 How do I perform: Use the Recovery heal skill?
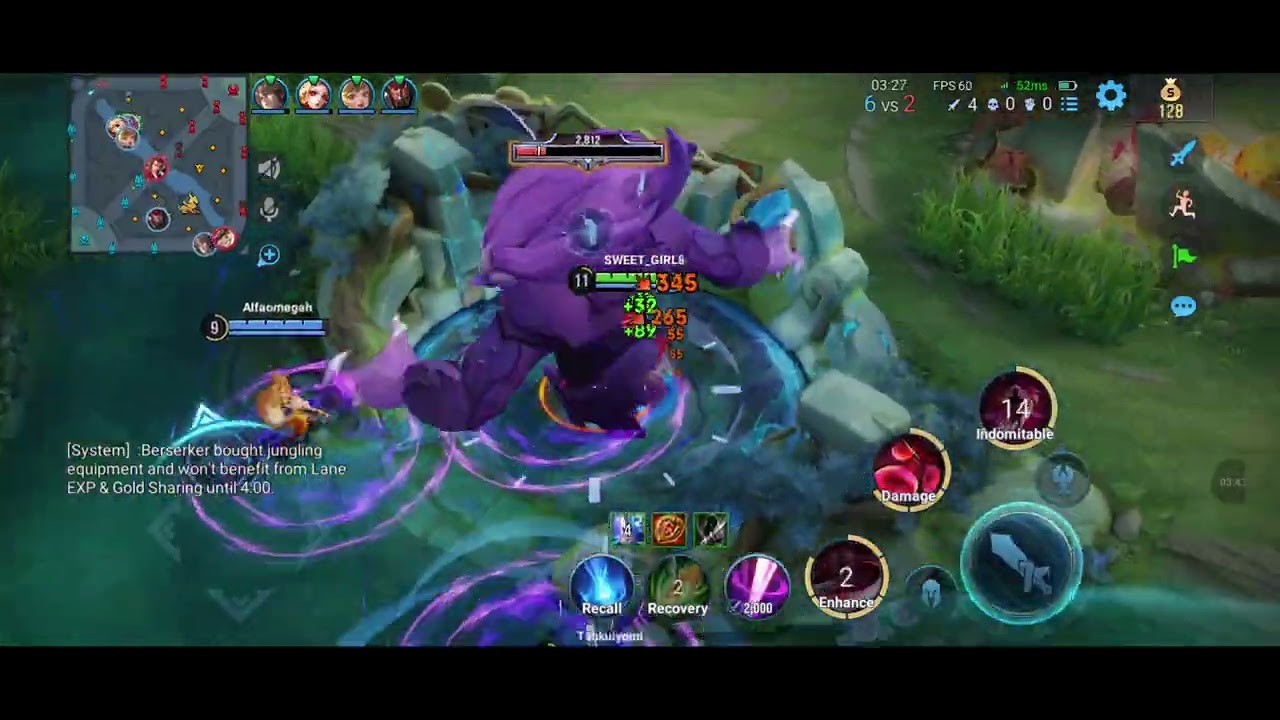pos(677,584)
